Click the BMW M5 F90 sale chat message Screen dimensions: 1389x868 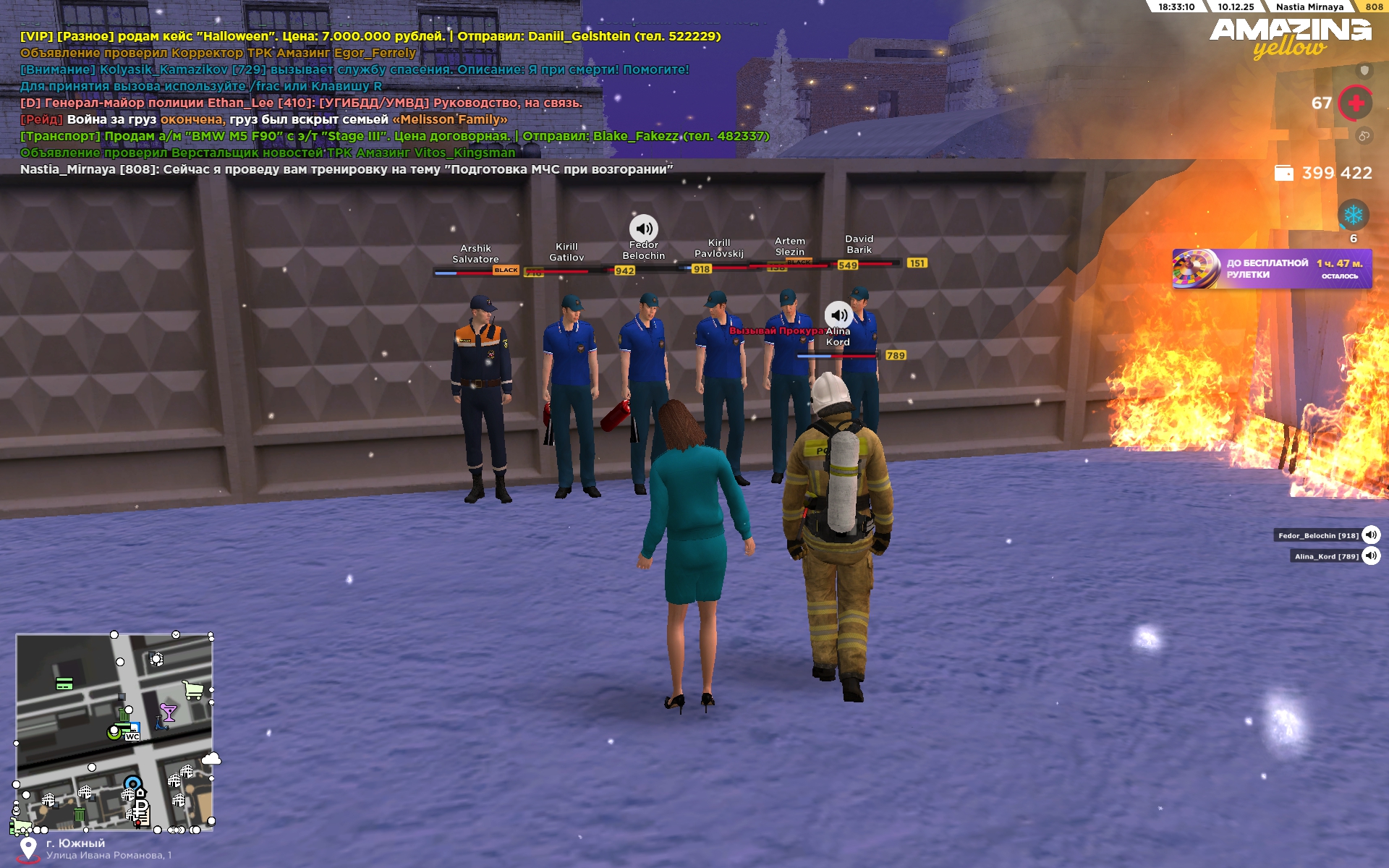[x=394, y=136]
